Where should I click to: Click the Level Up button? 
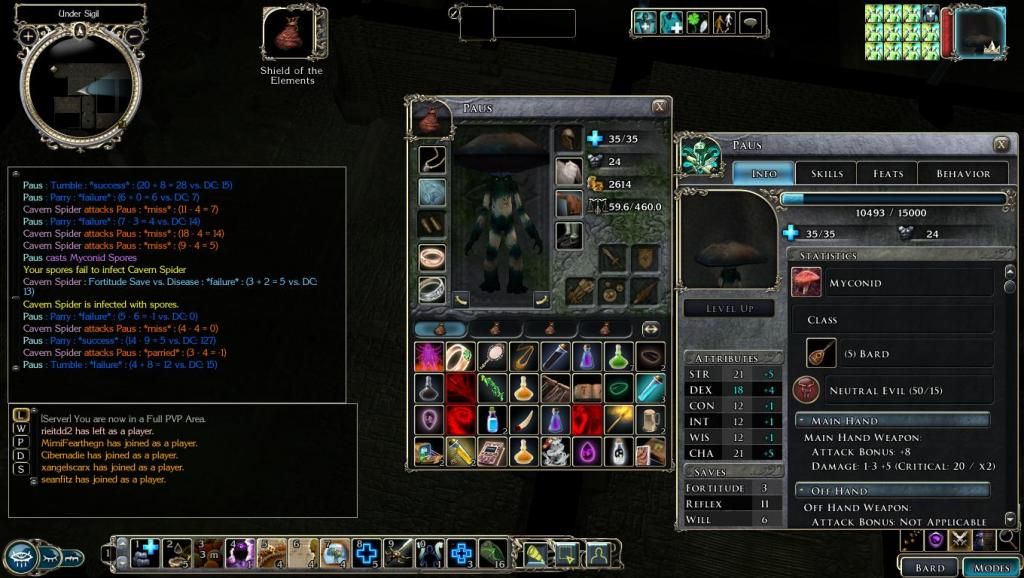point(729,309)
